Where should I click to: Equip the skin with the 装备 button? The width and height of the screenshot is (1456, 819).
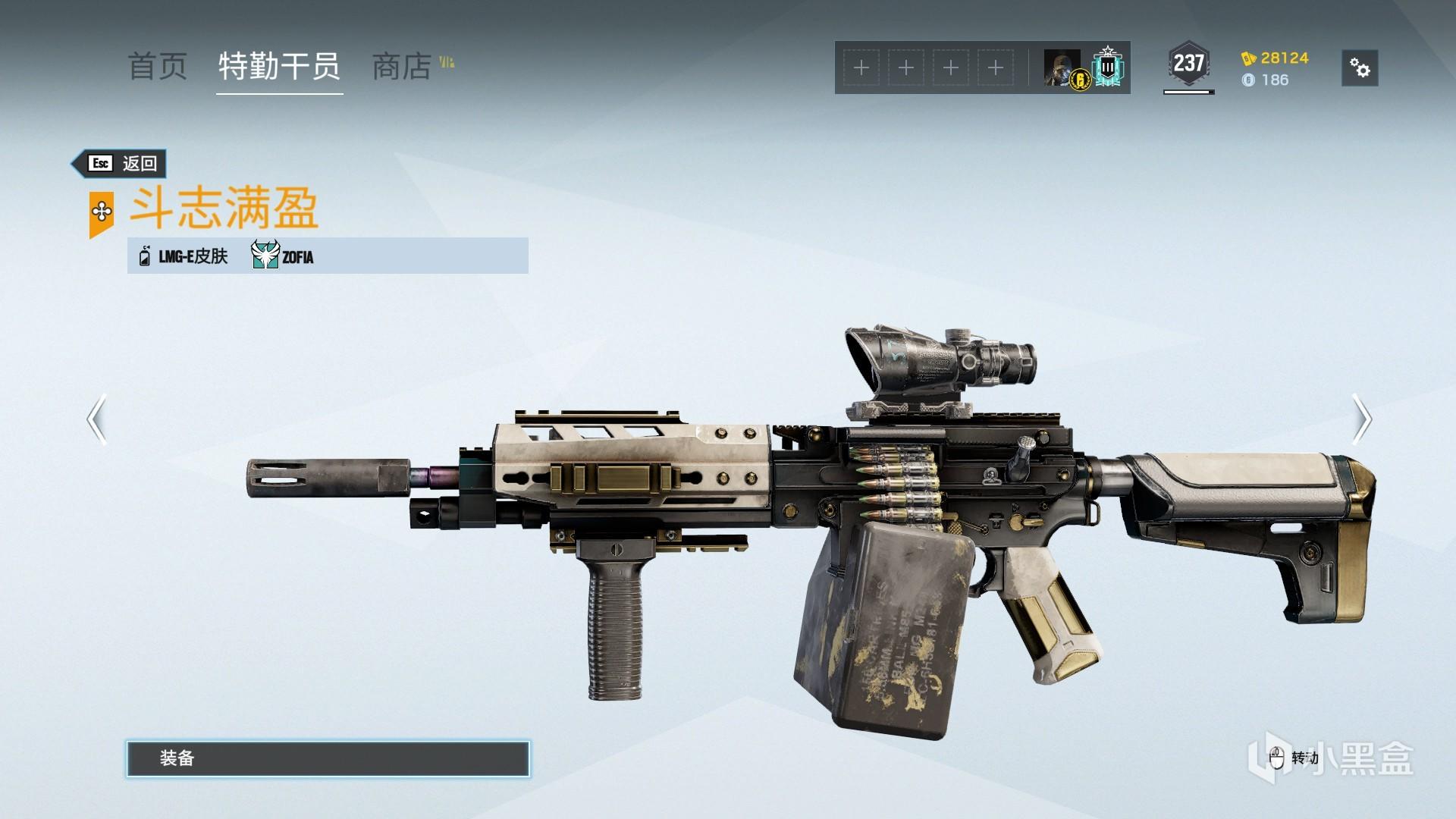[x=328, y=758]
